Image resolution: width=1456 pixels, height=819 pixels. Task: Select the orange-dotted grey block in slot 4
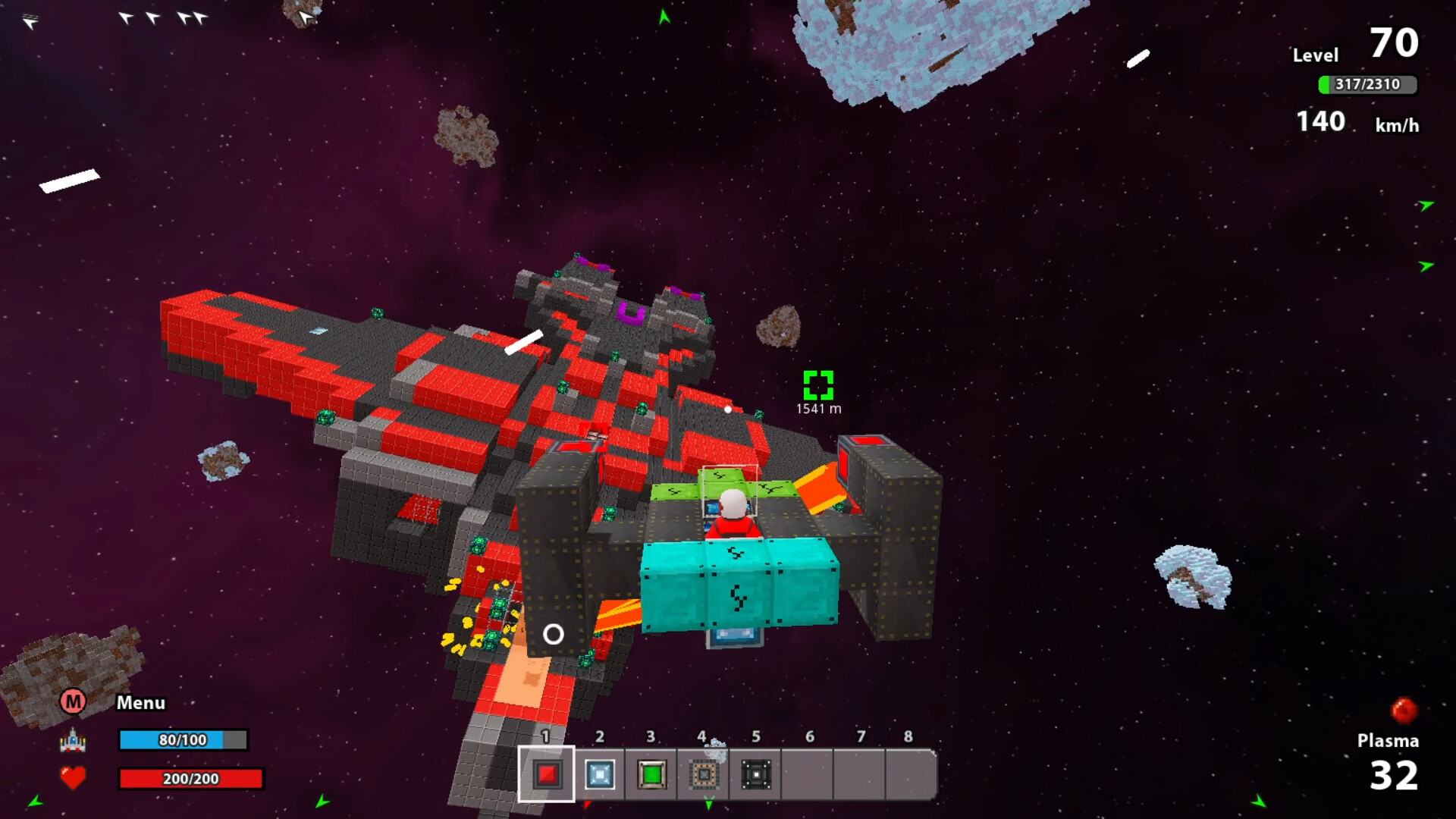(704, 774)
